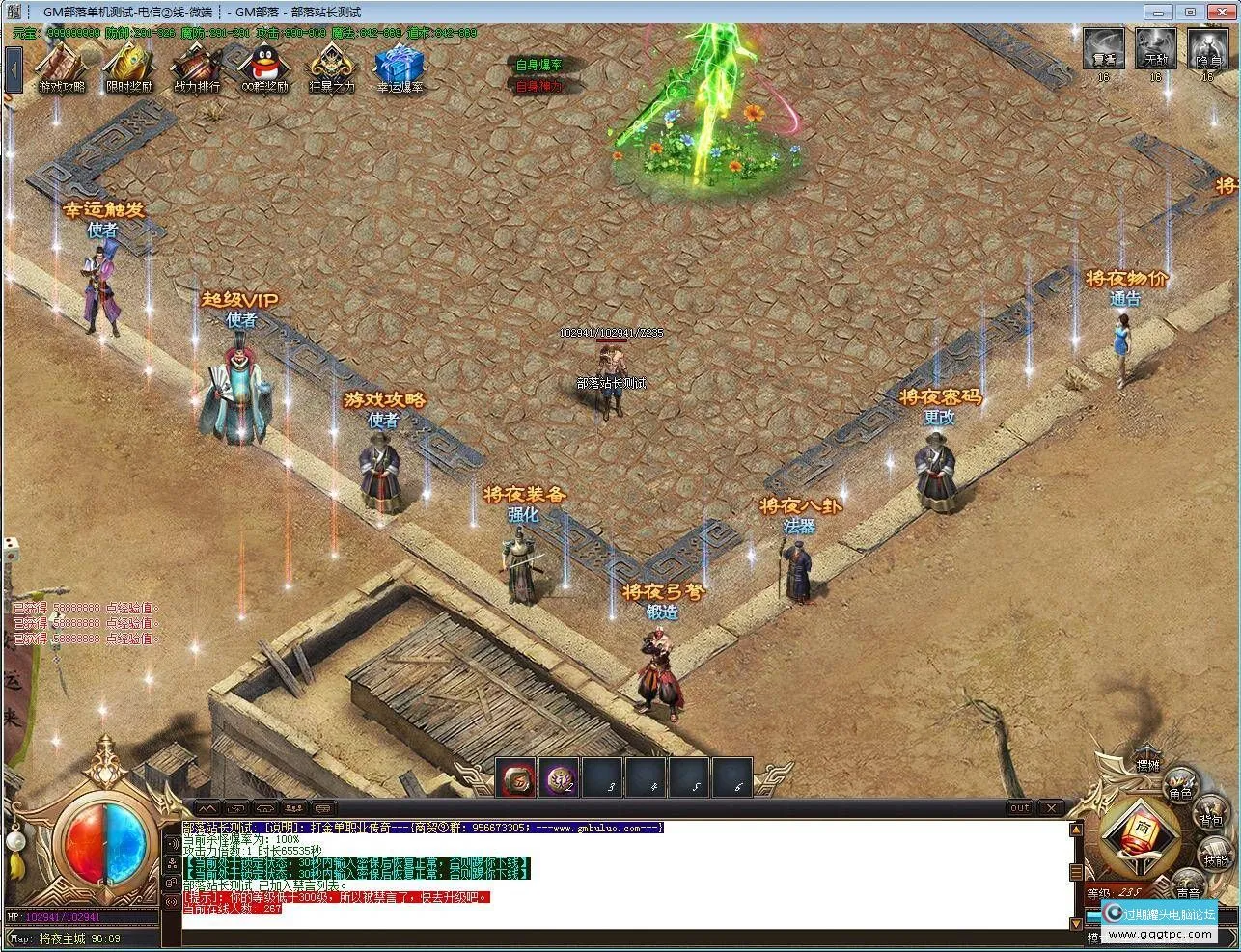
Task: Activate the 隐身 stealth skill
Action: coord(1207,49)
